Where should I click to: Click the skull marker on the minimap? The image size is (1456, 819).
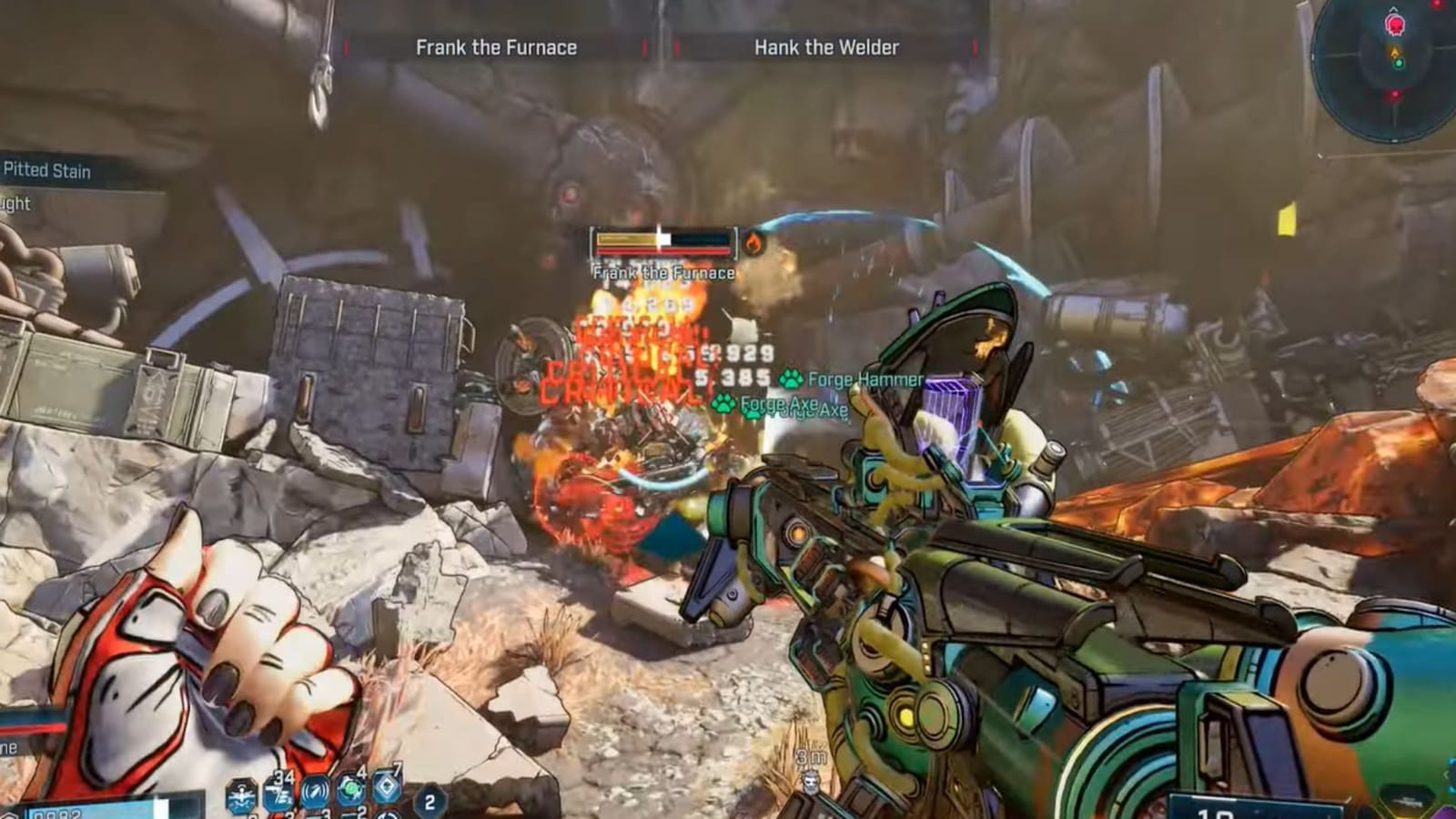click(1395, 25)
